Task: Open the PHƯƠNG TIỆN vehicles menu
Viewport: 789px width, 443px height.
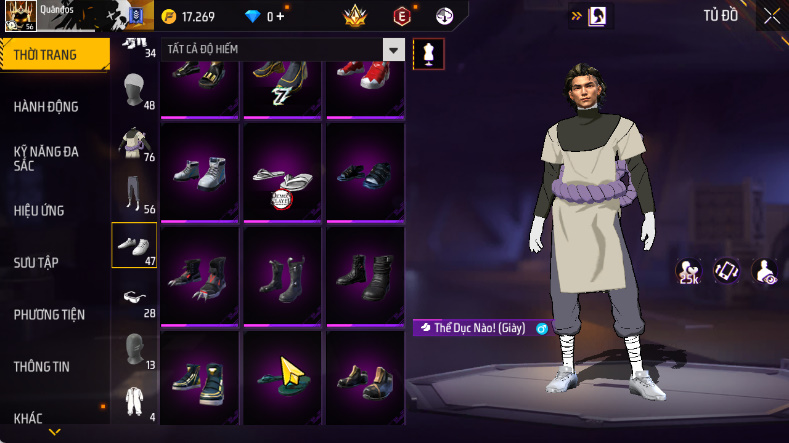Action: click(x=49, y=314)
